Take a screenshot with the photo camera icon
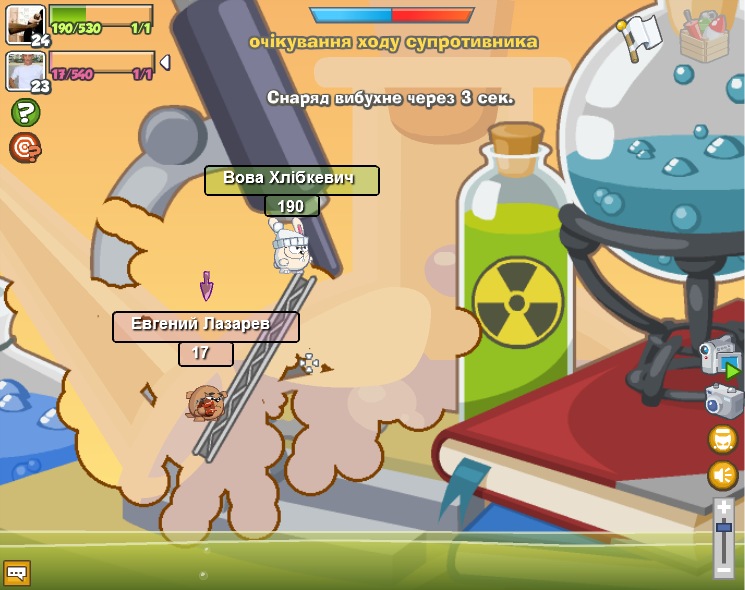 [723, 401]
